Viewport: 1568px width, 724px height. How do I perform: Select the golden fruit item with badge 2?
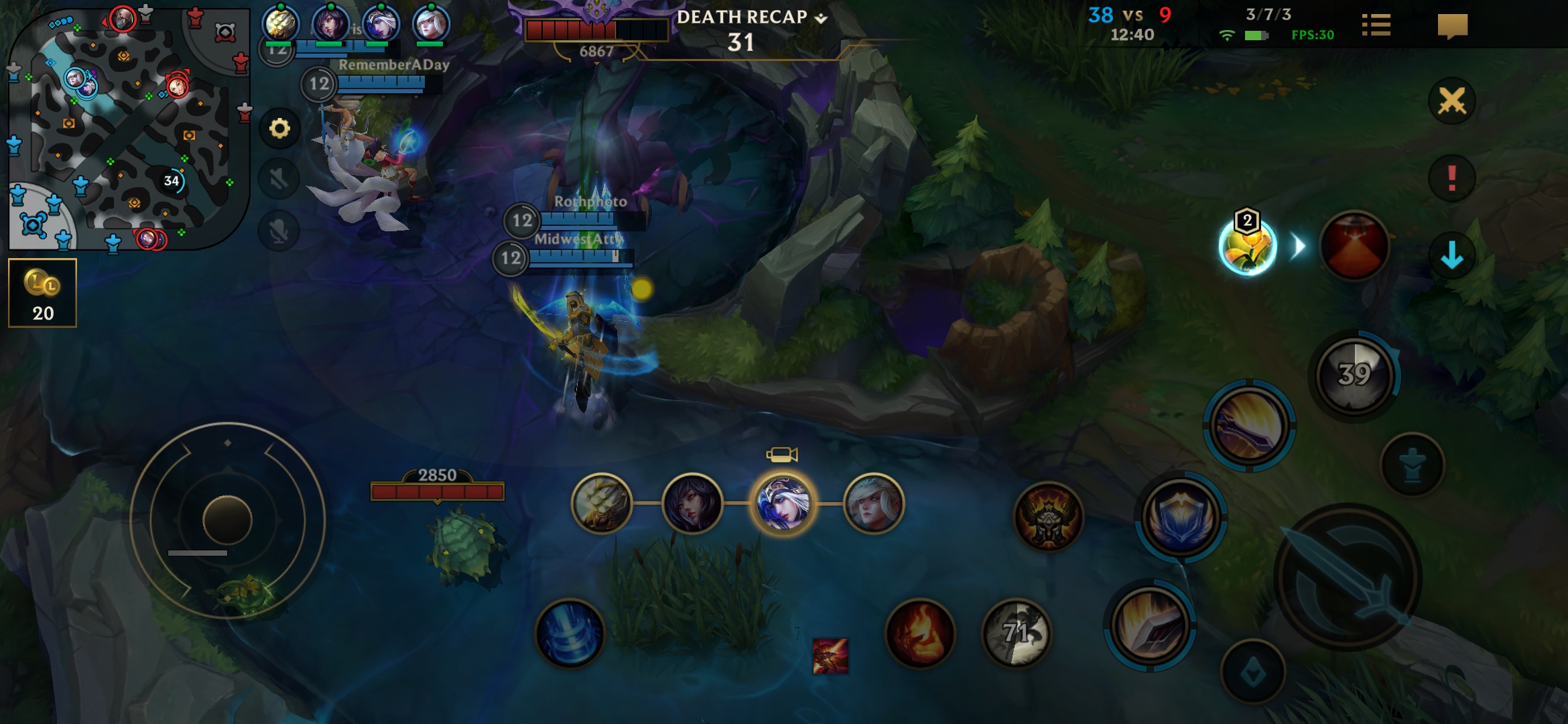tap(1247, 246)
